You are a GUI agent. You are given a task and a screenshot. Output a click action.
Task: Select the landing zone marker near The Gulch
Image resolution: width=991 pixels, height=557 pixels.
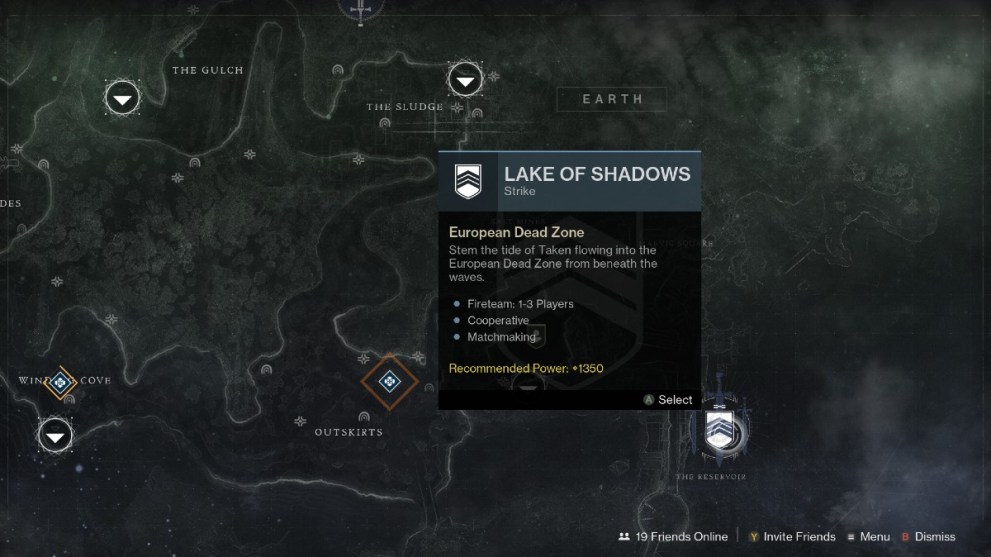tap(122, 98)
